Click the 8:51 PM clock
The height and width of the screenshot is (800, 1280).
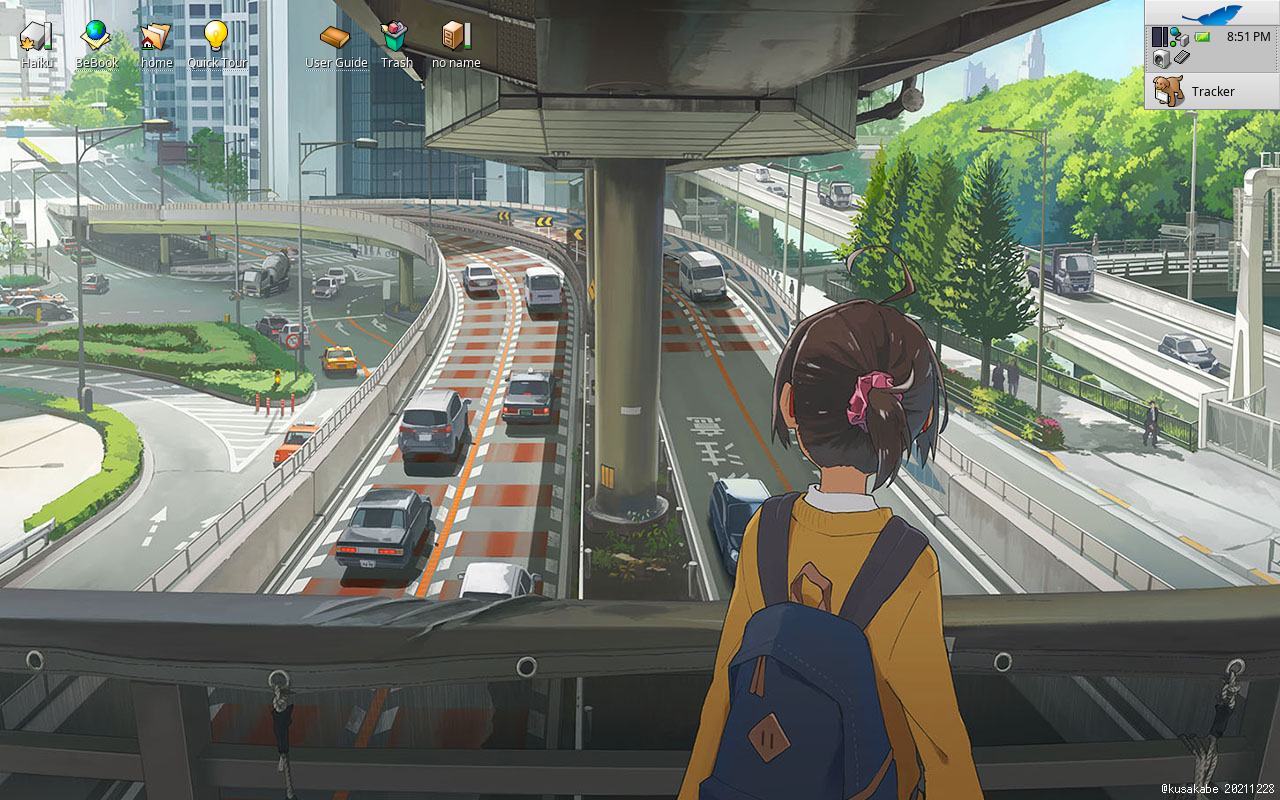click(1248, 37)
